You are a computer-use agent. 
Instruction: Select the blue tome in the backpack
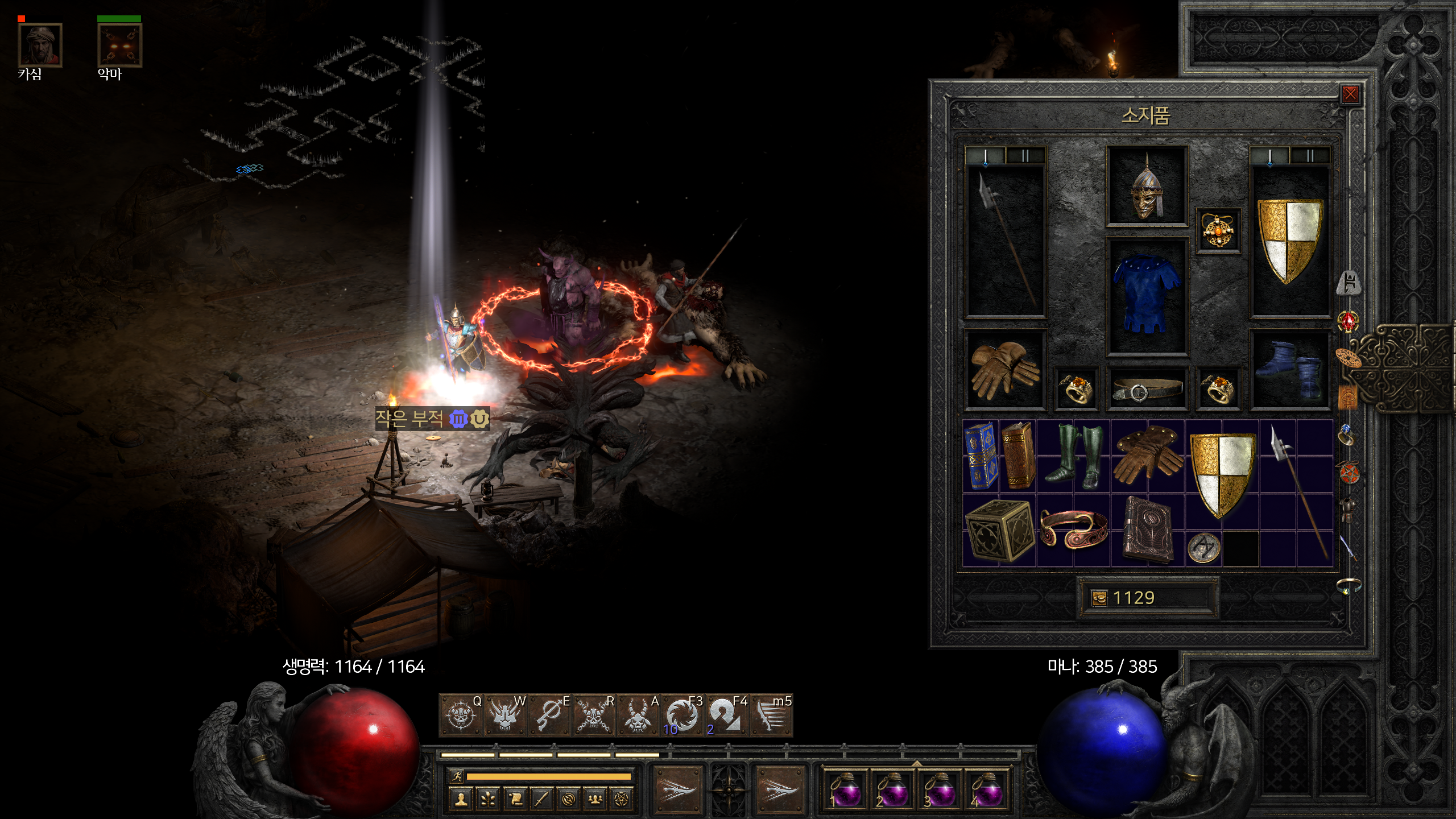click(981, 455)
